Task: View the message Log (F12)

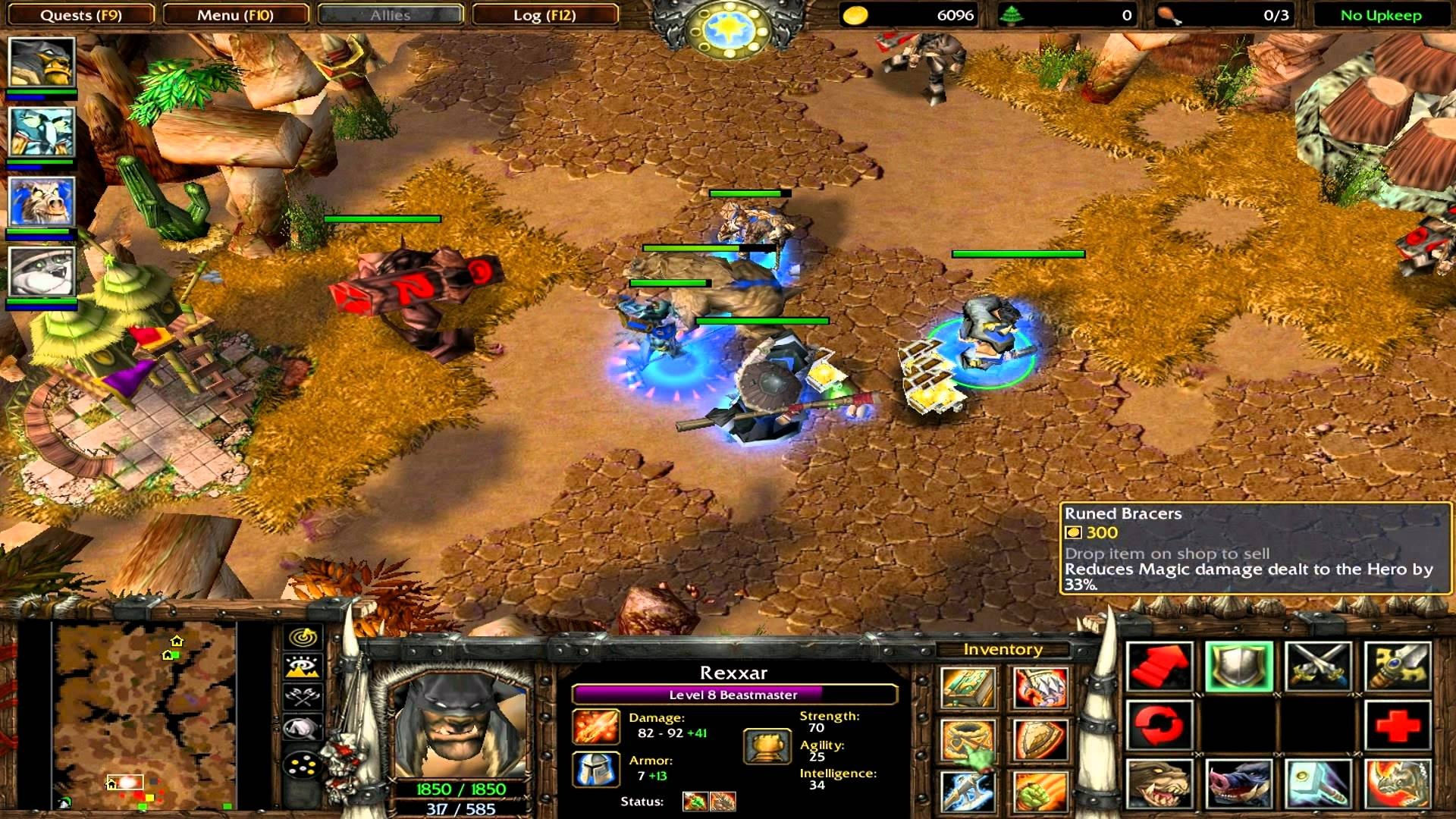Action: [x=544, y=14]
